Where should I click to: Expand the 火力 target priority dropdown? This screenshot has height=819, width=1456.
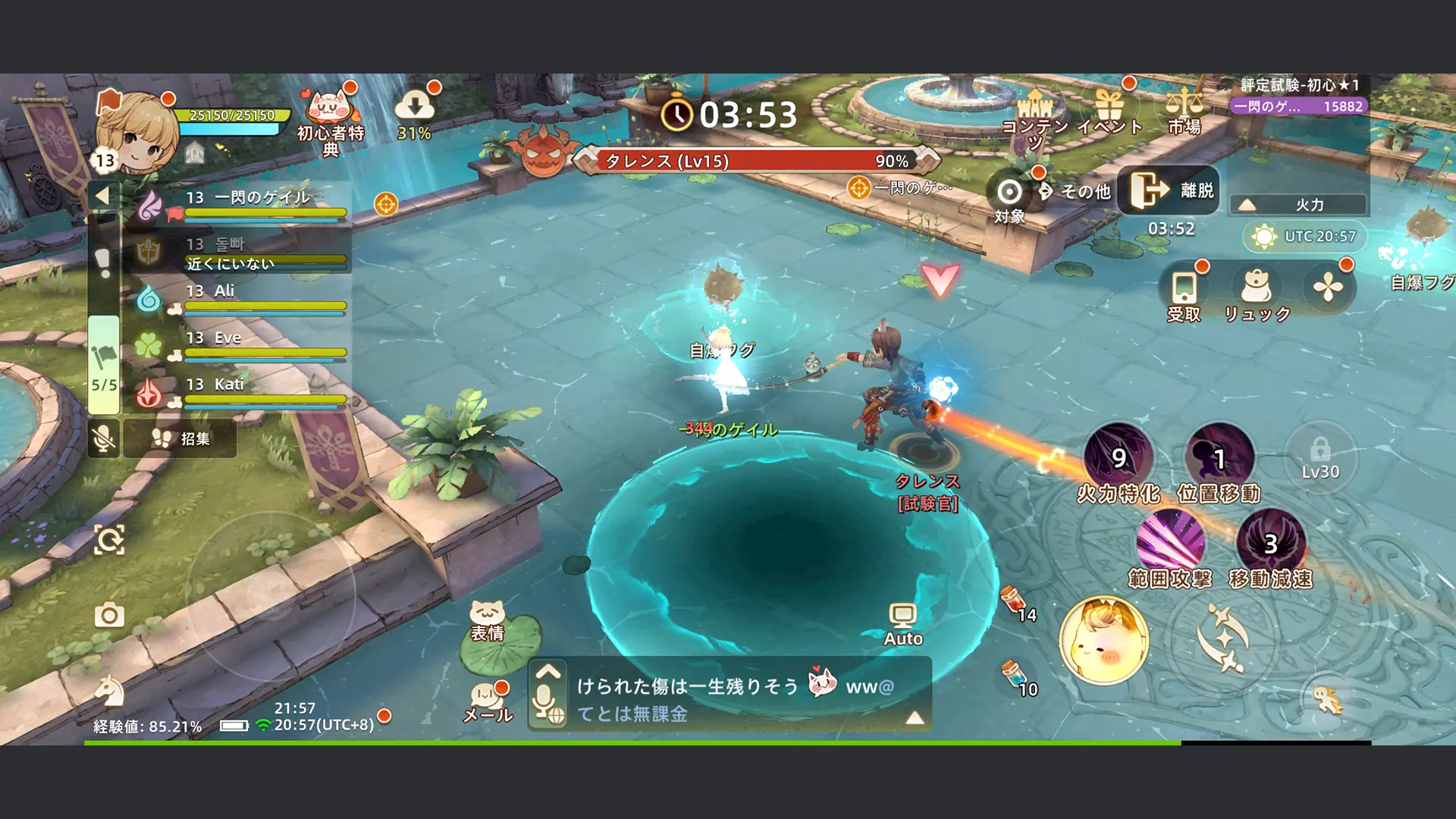(x=1299, y=203)
